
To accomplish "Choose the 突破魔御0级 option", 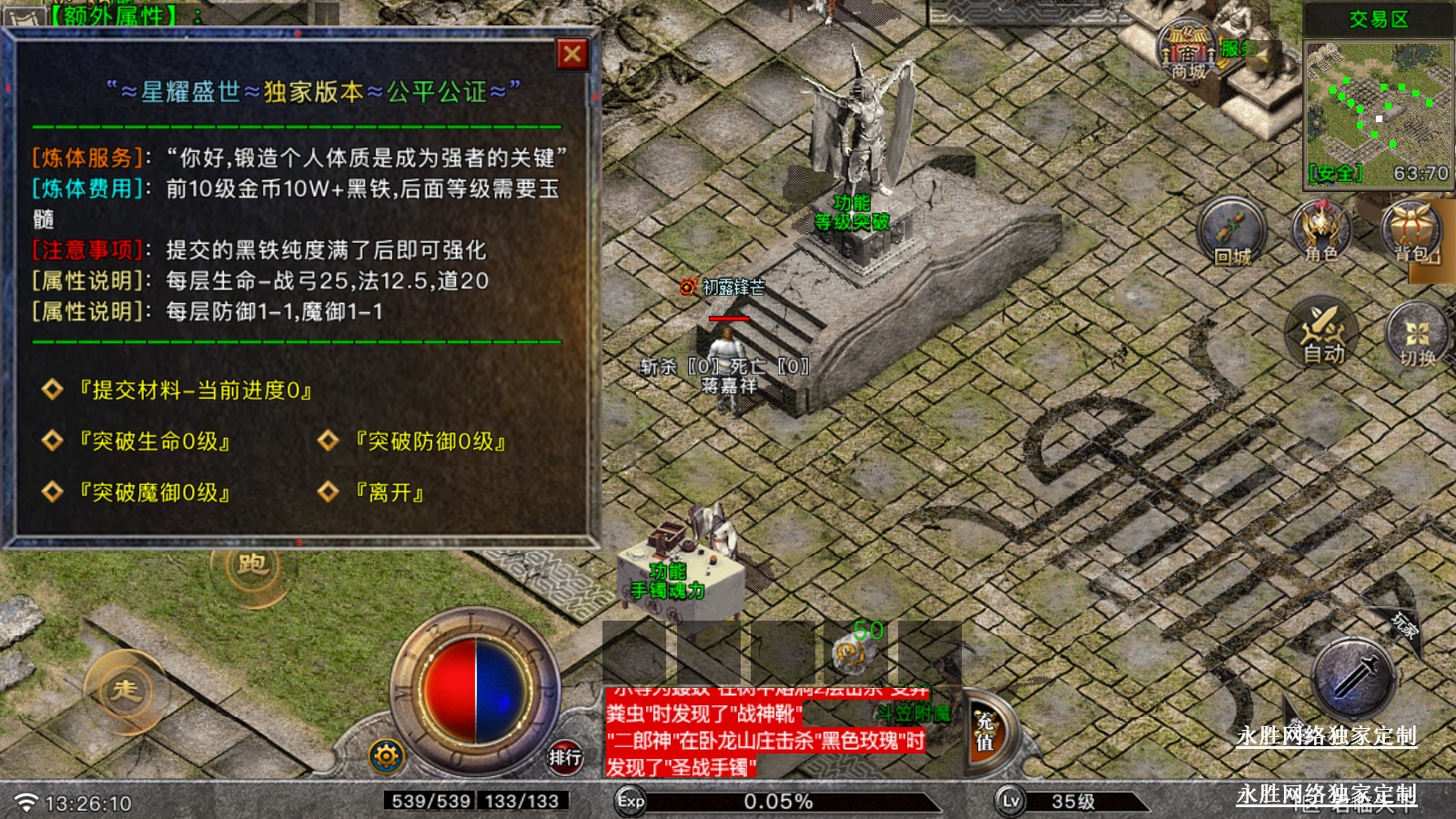I will 153,492.
